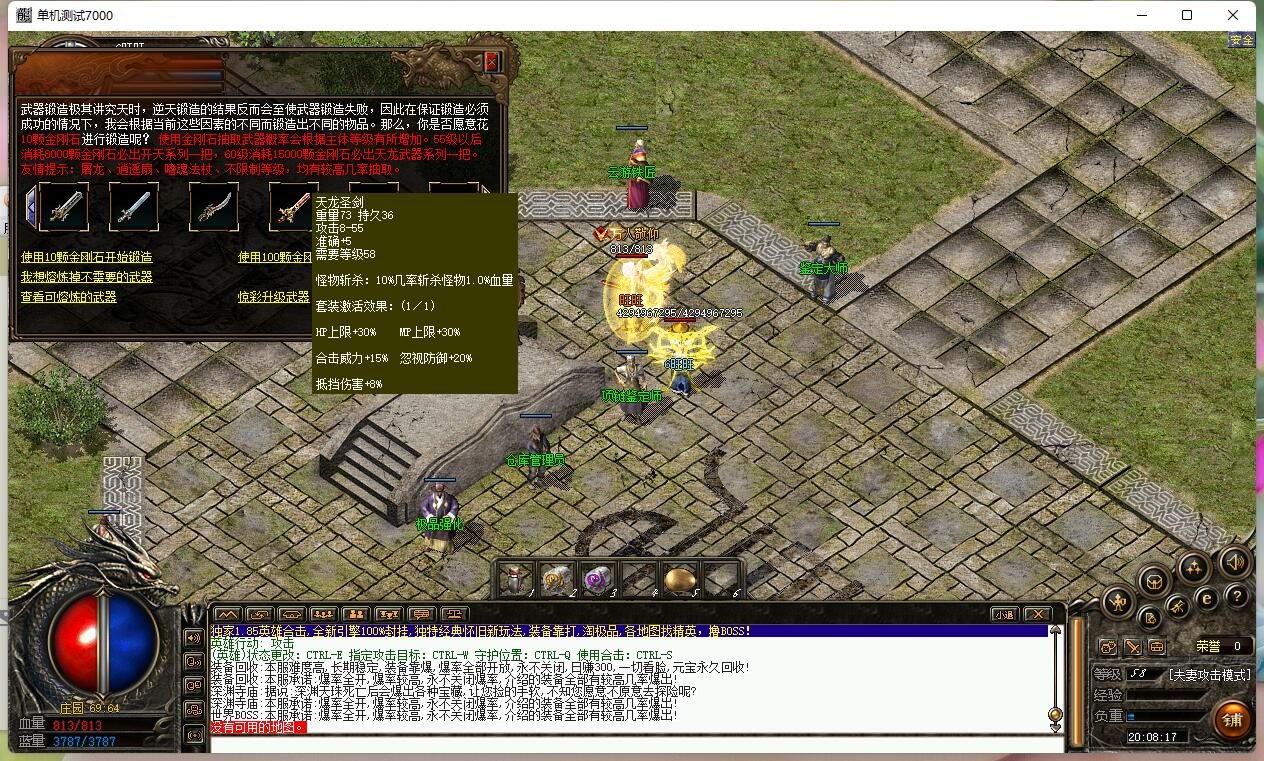Select the 天龙圣剑 red-gold sword slot
Screen dimensions: 1264x761
pyautogui.click(x=294, y=207)
